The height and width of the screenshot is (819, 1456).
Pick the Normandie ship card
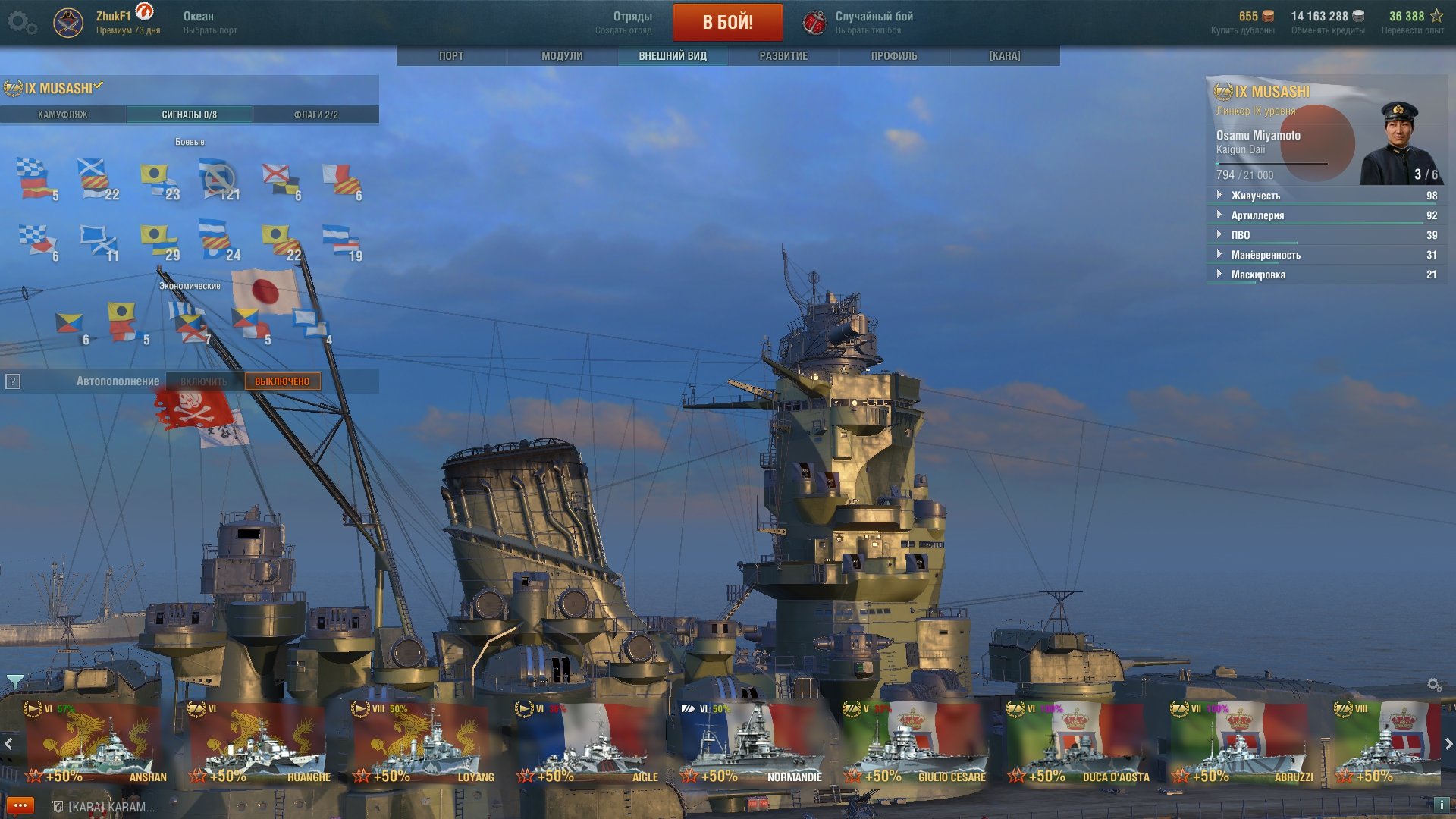[x=751, y=743]
